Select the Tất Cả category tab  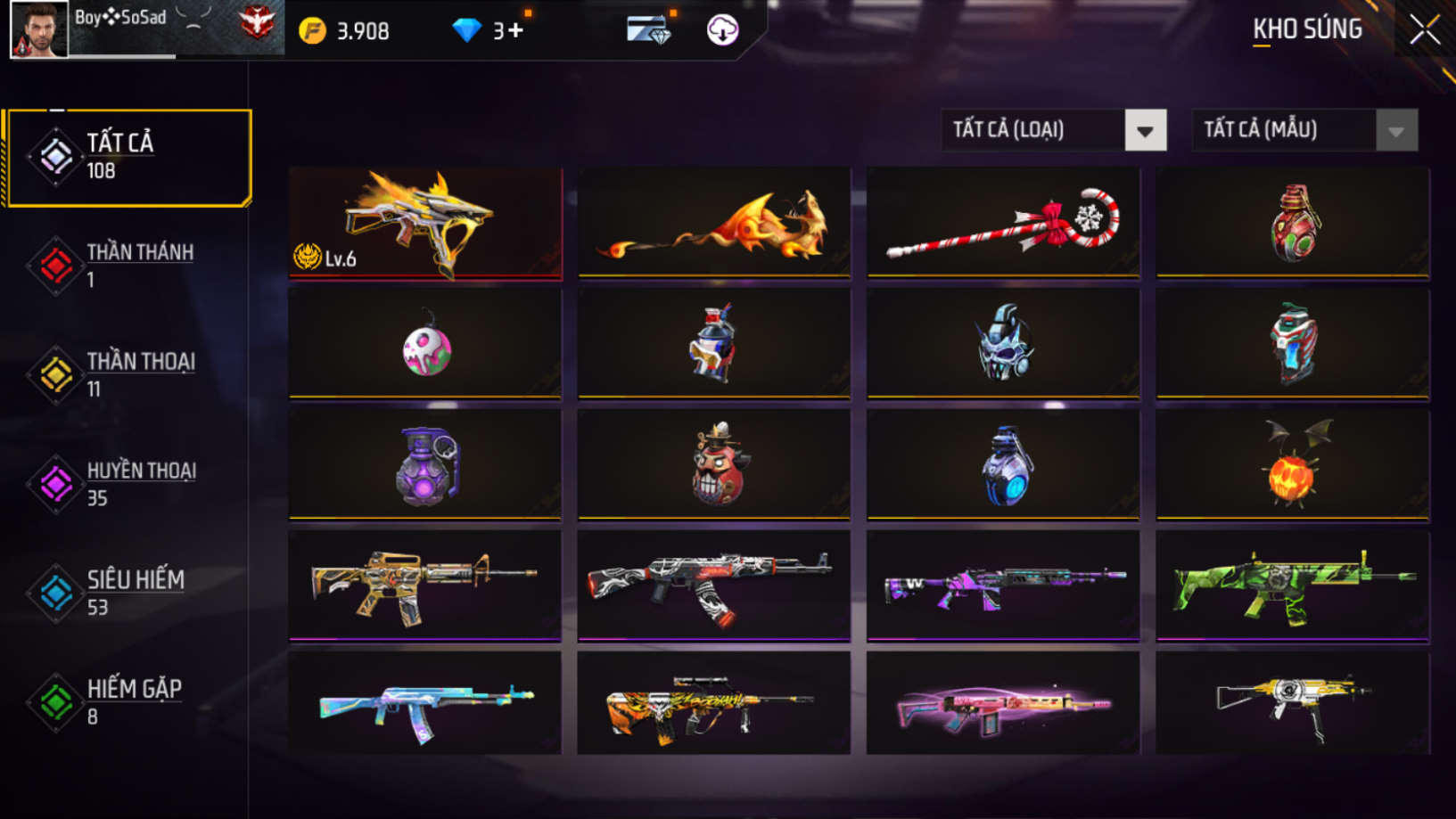pyautogui.click(x=129, y=158)
